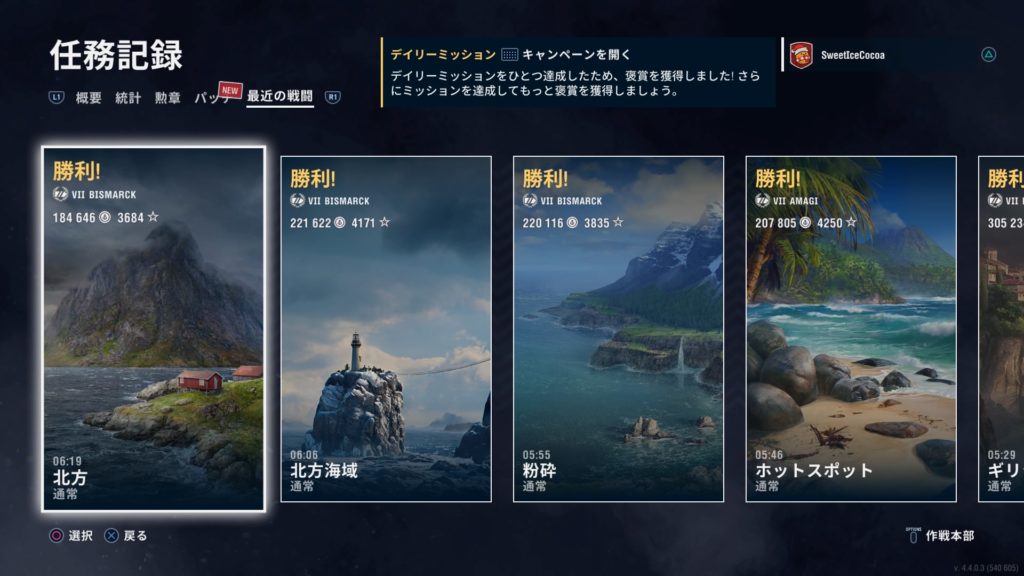Switch to the 概要 tab
This screenshot has height=576, width=1024.
(x=88, y=98)
